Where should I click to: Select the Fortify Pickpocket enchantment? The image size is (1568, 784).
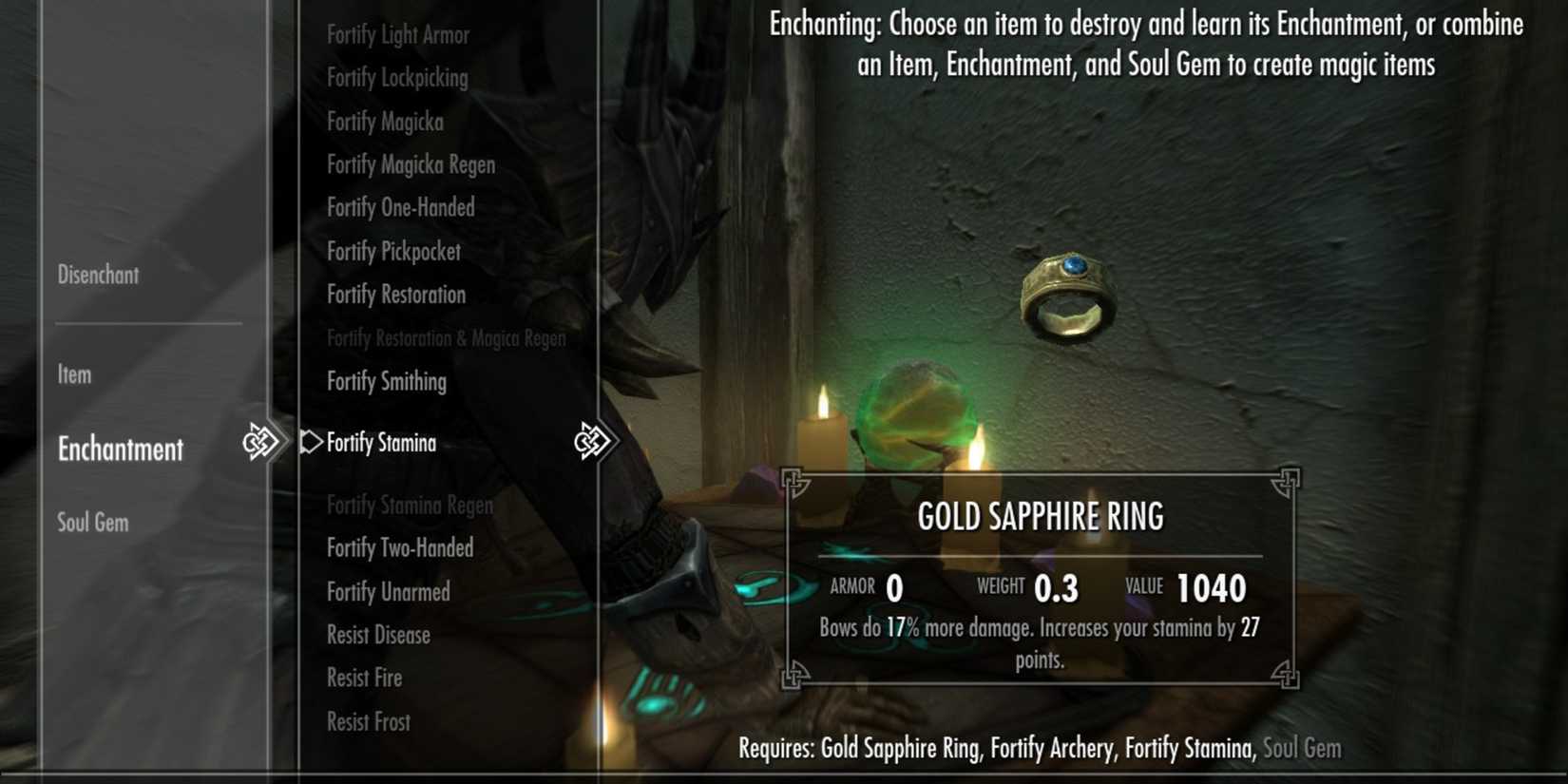click(393, 251)
